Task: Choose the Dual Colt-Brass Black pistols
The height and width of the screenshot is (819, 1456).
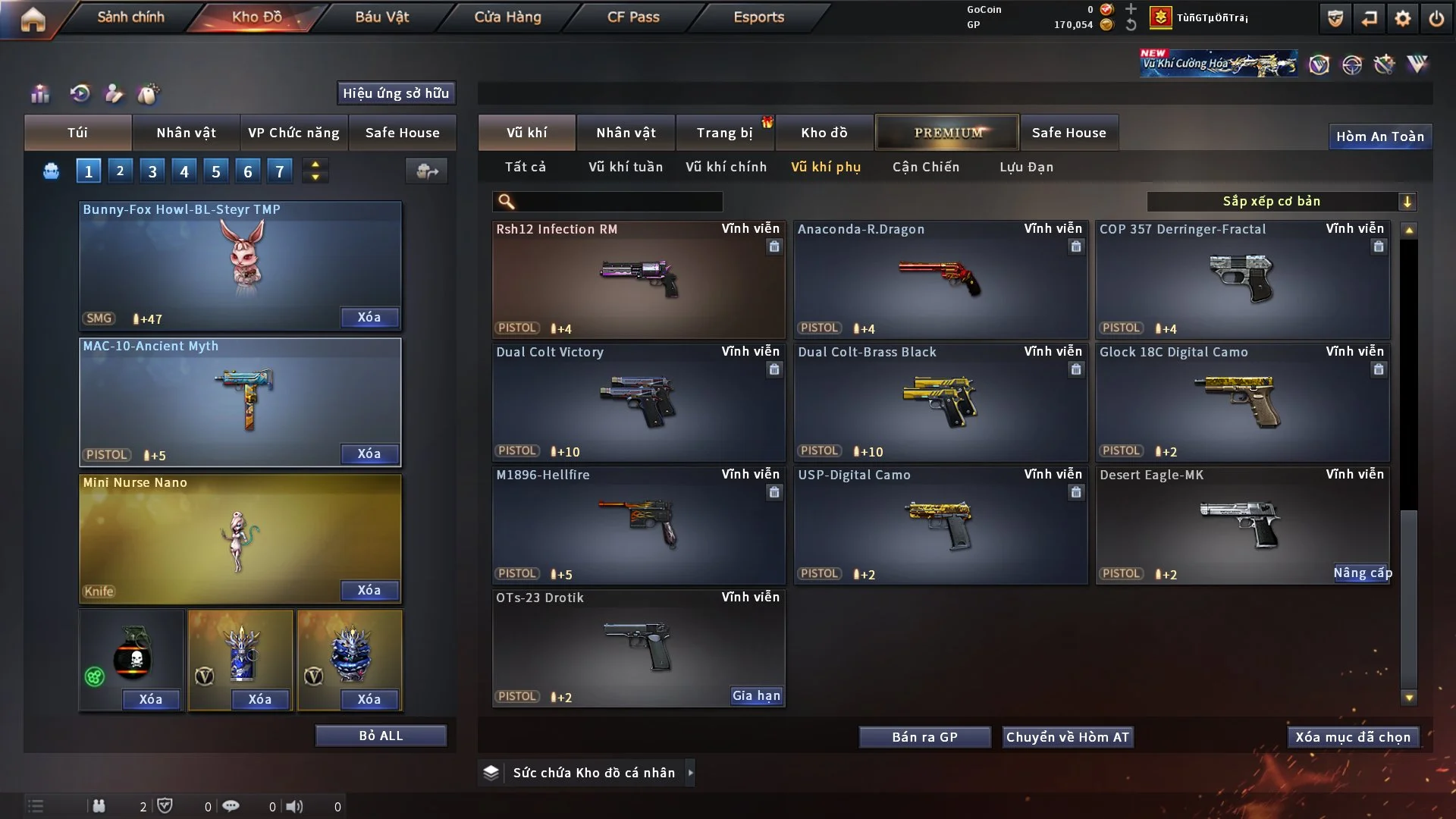Action: pos(940,402)
